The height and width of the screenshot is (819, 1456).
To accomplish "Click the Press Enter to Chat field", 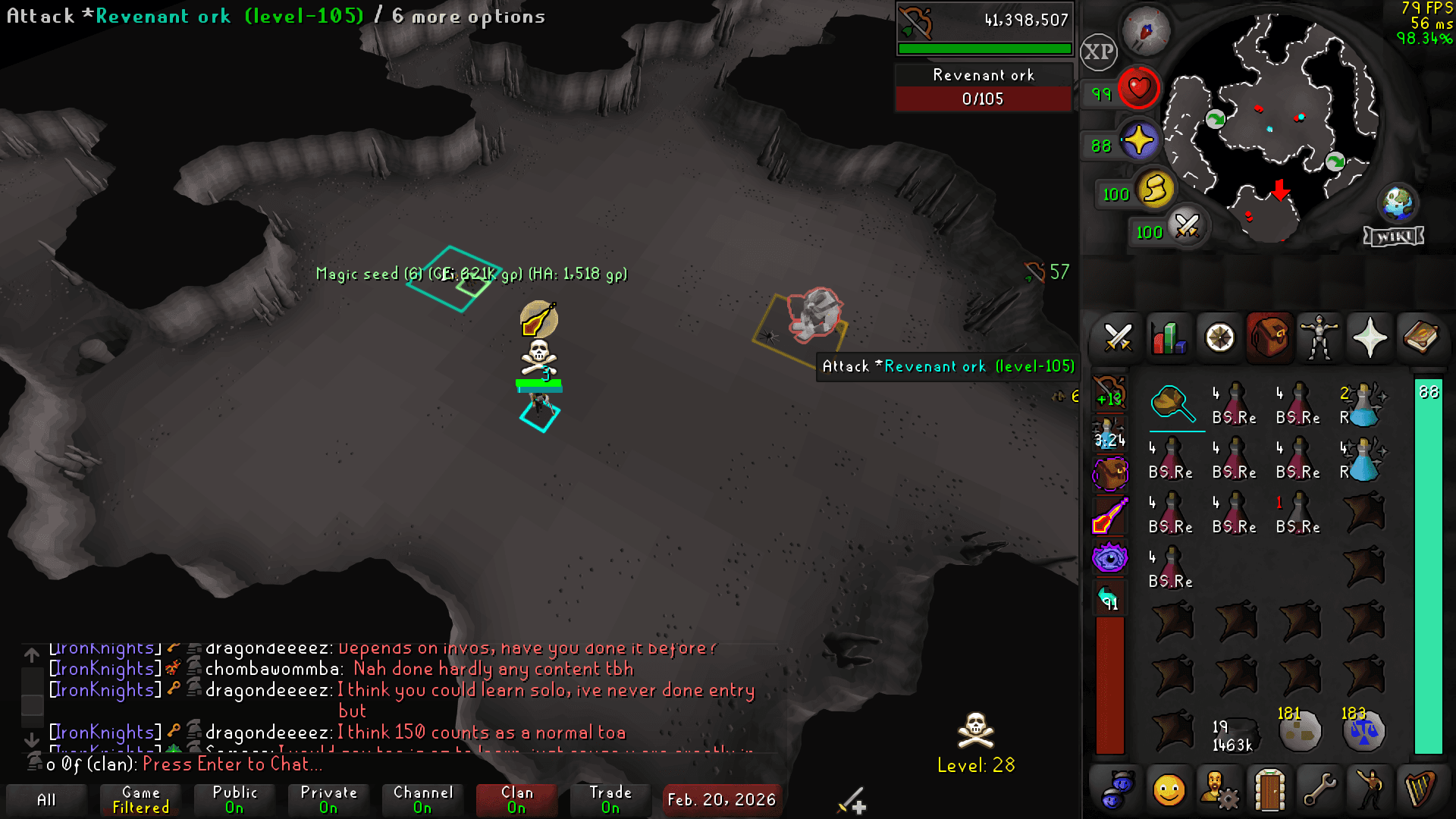I will pos(235,764).
